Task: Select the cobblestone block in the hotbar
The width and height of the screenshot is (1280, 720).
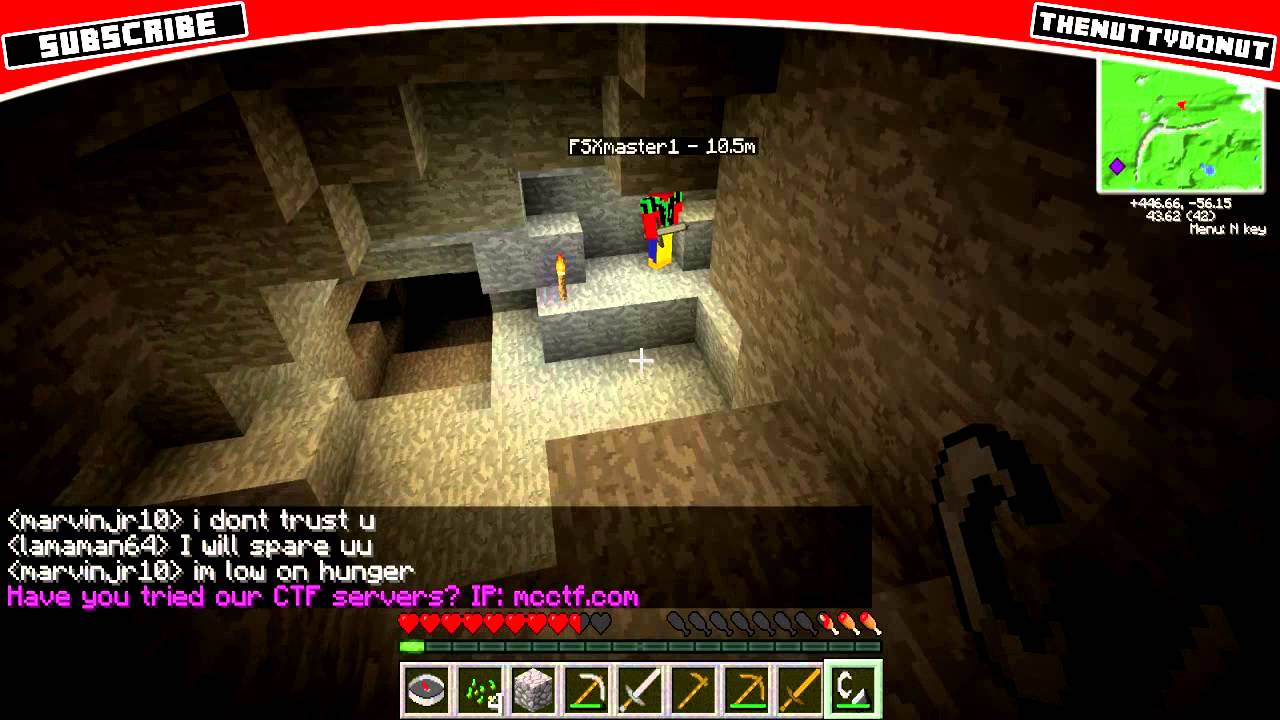Action: [533, 688]
